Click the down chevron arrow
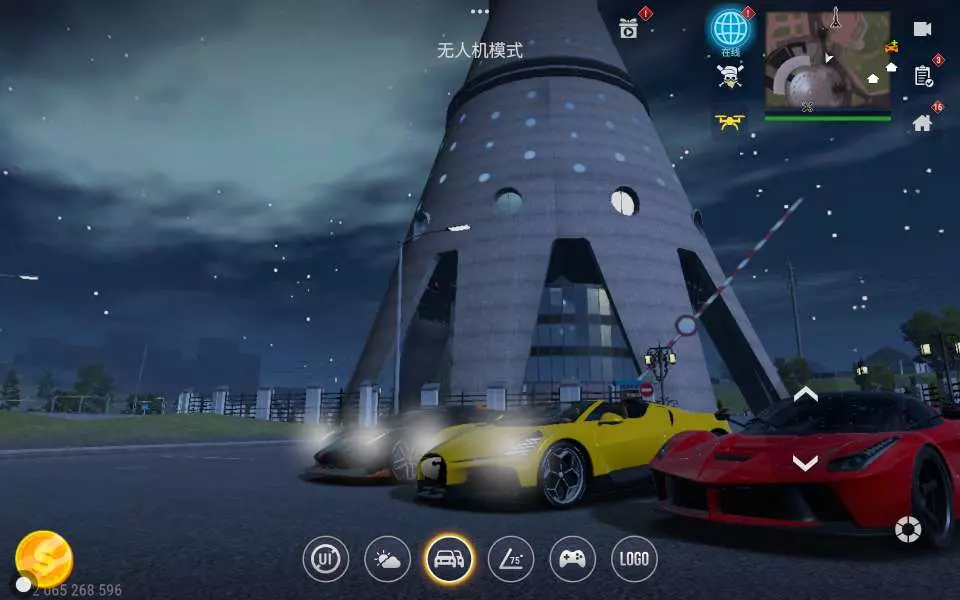The image size is (960, 600). [805, 462]
